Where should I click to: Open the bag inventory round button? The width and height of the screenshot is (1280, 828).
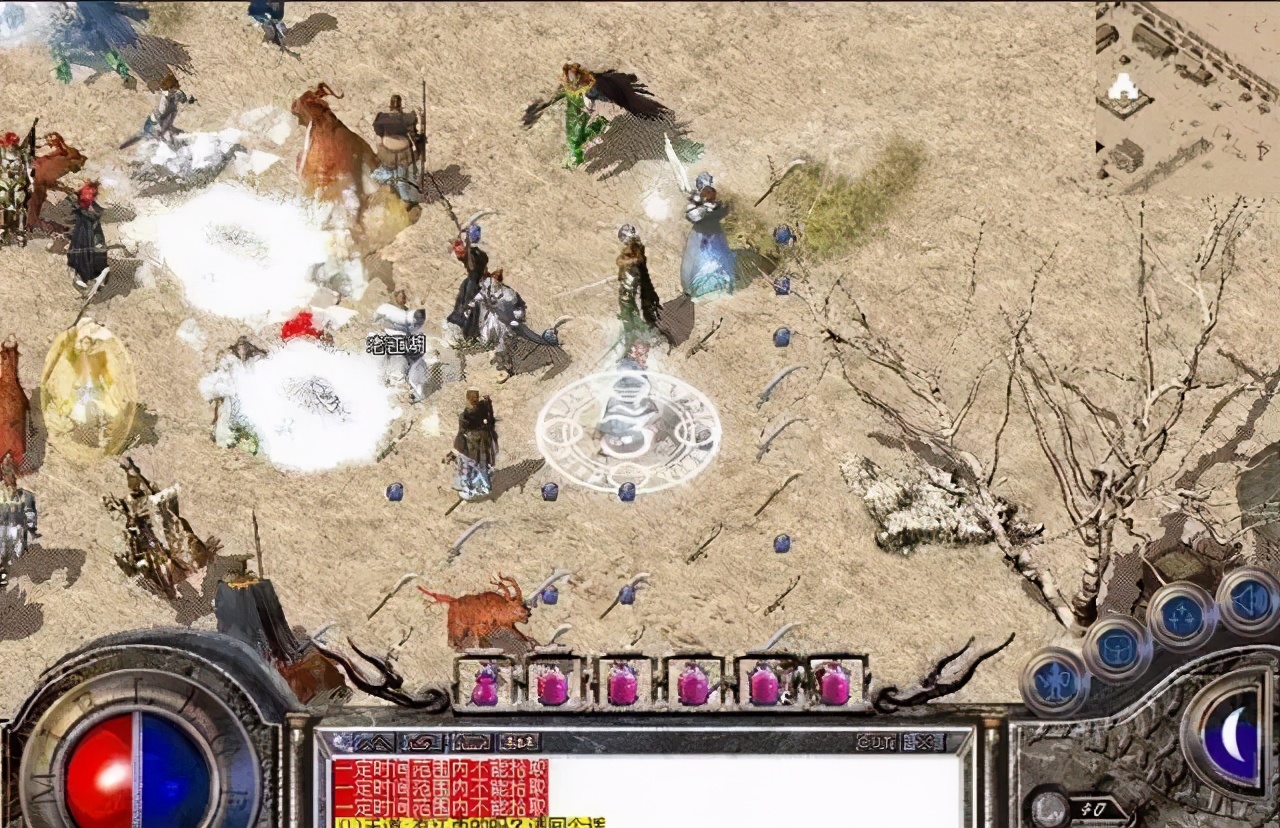tap(1117, 649)
